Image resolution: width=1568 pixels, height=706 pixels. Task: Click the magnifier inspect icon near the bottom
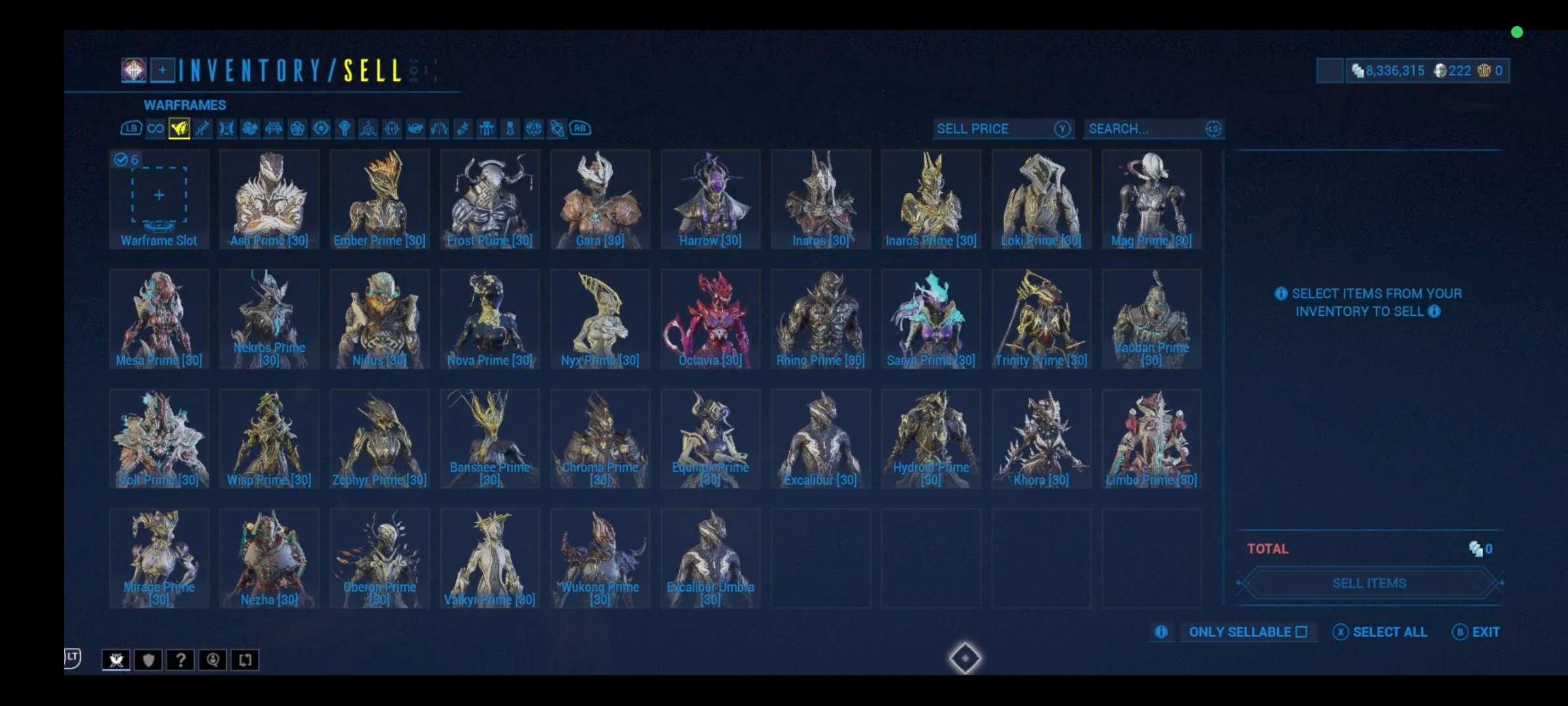213,660
